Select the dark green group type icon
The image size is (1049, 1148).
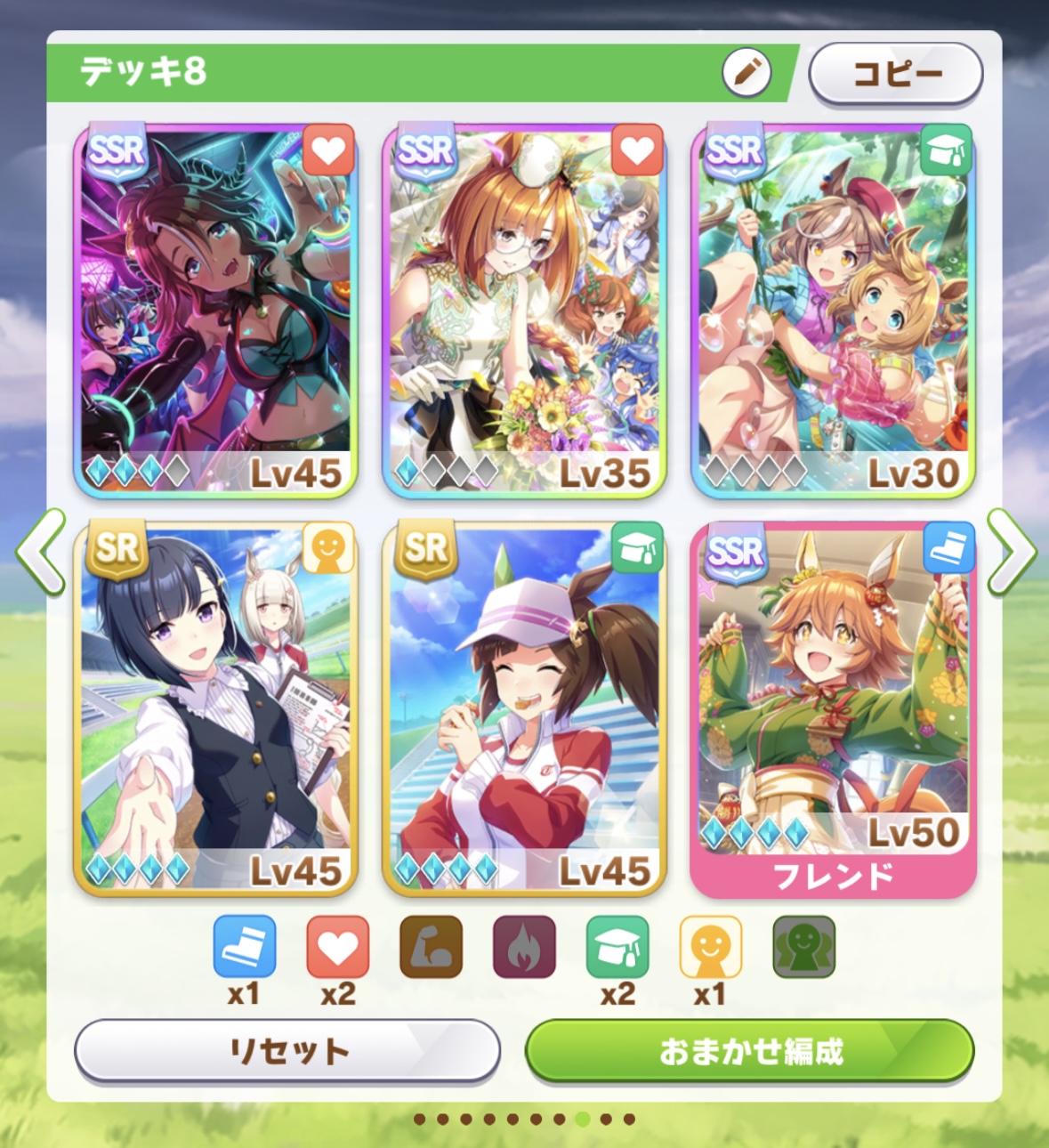803,947
